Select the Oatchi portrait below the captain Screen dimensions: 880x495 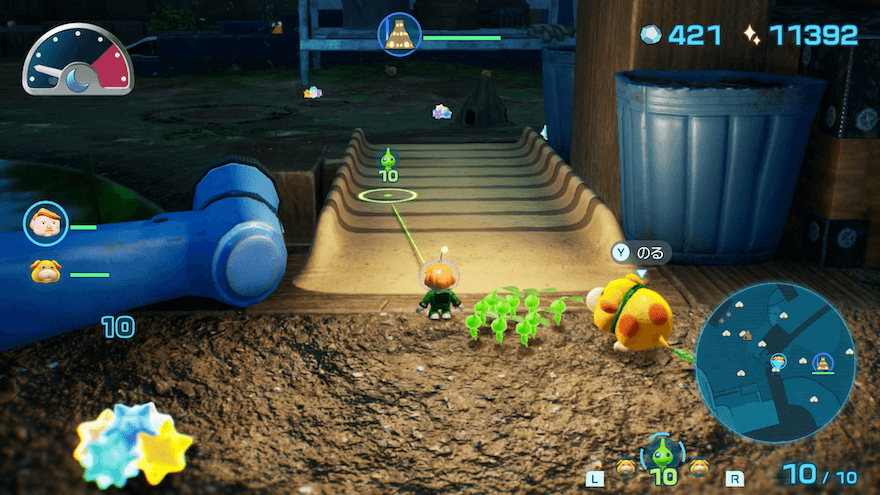click(x=45, y=271)
